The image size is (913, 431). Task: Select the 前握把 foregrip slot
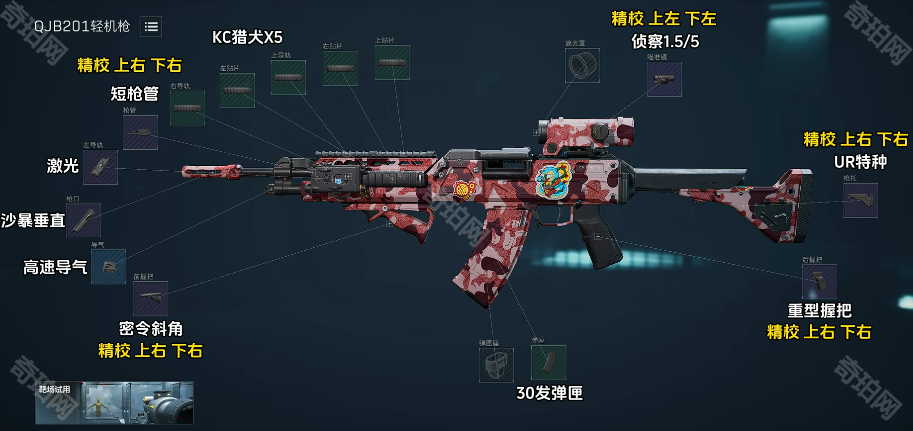(x=150, y=298)
